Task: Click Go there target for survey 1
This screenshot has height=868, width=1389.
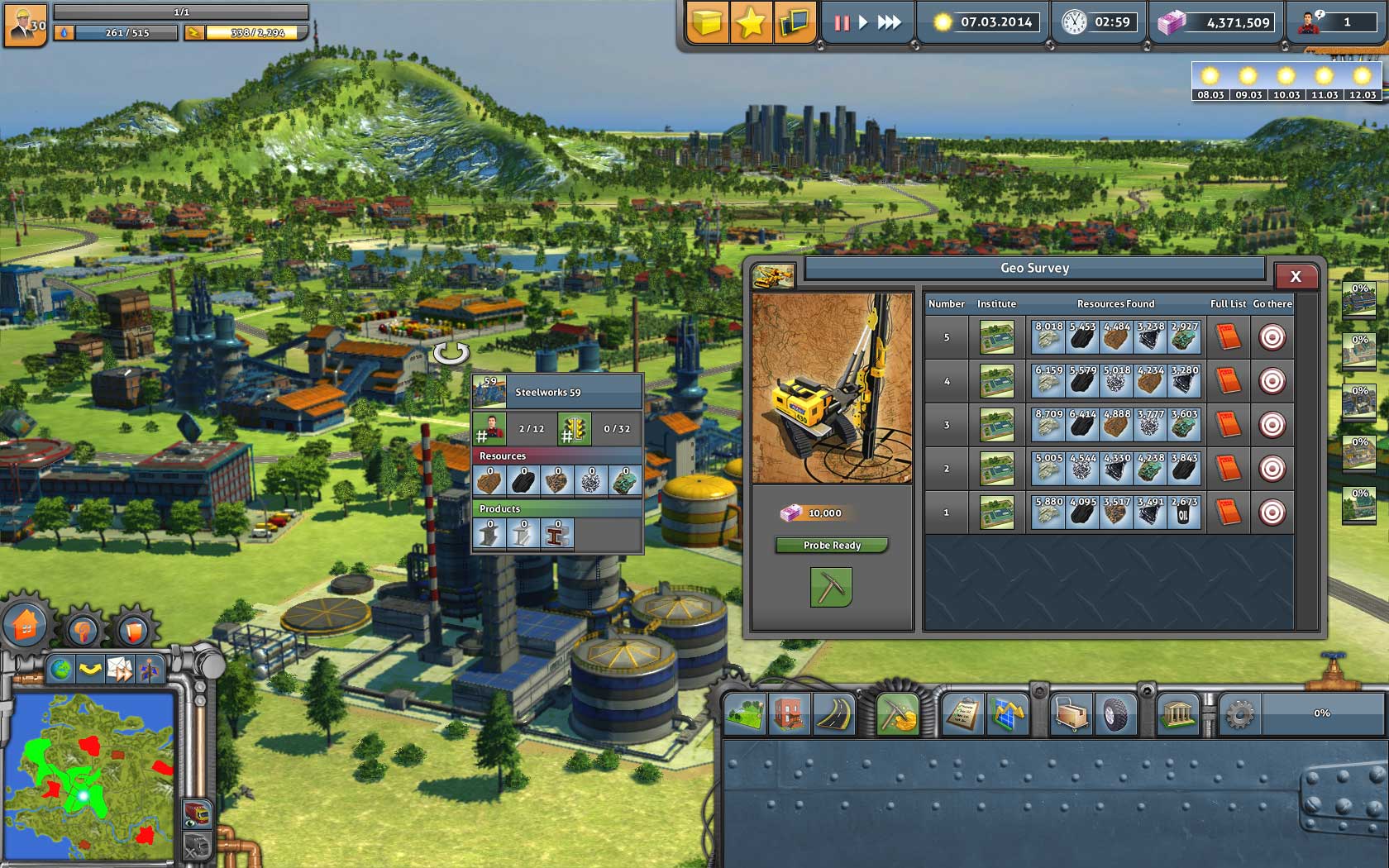Action: point(1272,511)
